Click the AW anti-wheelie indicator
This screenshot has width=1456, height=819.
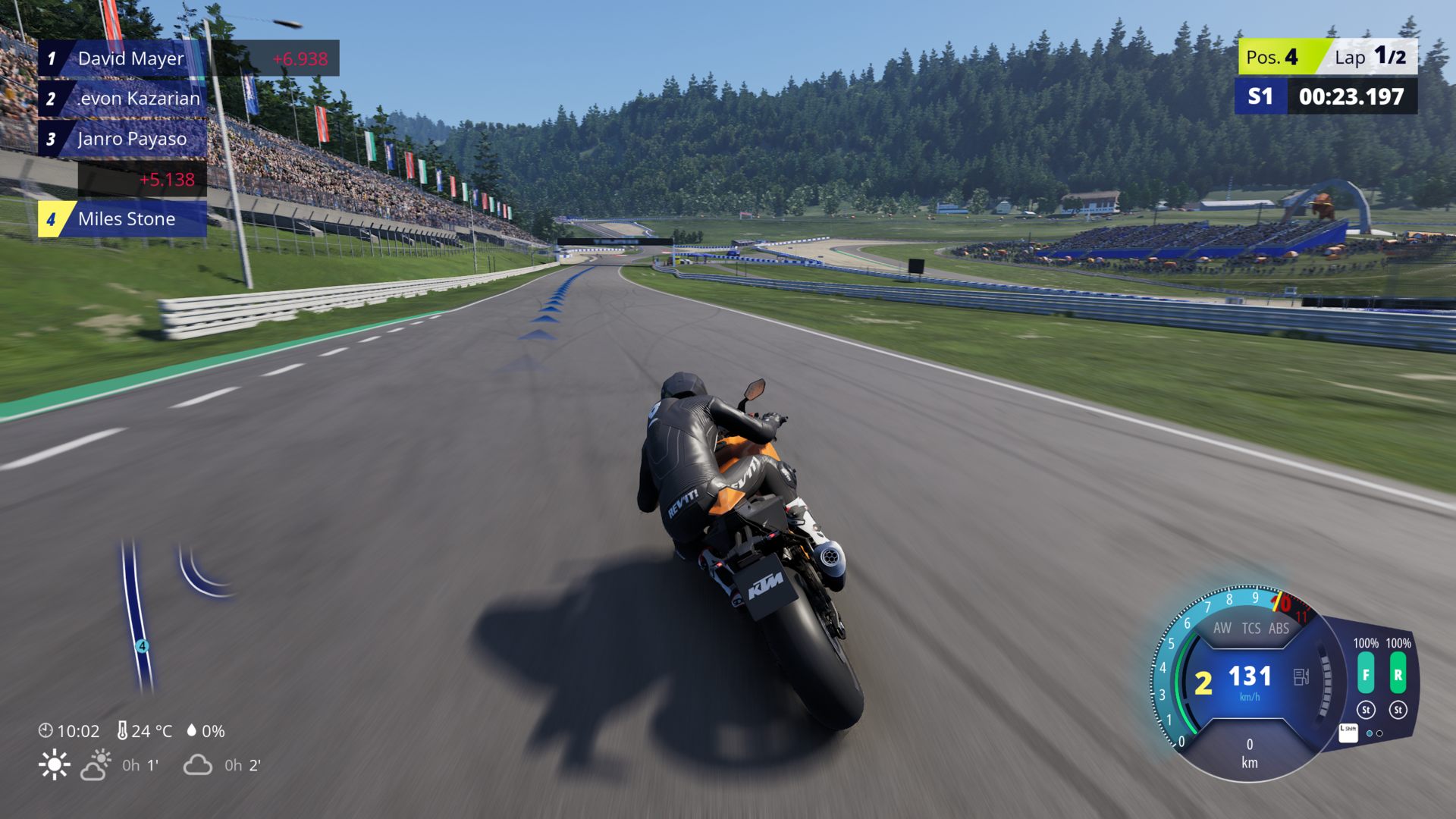click(1222, 628)
